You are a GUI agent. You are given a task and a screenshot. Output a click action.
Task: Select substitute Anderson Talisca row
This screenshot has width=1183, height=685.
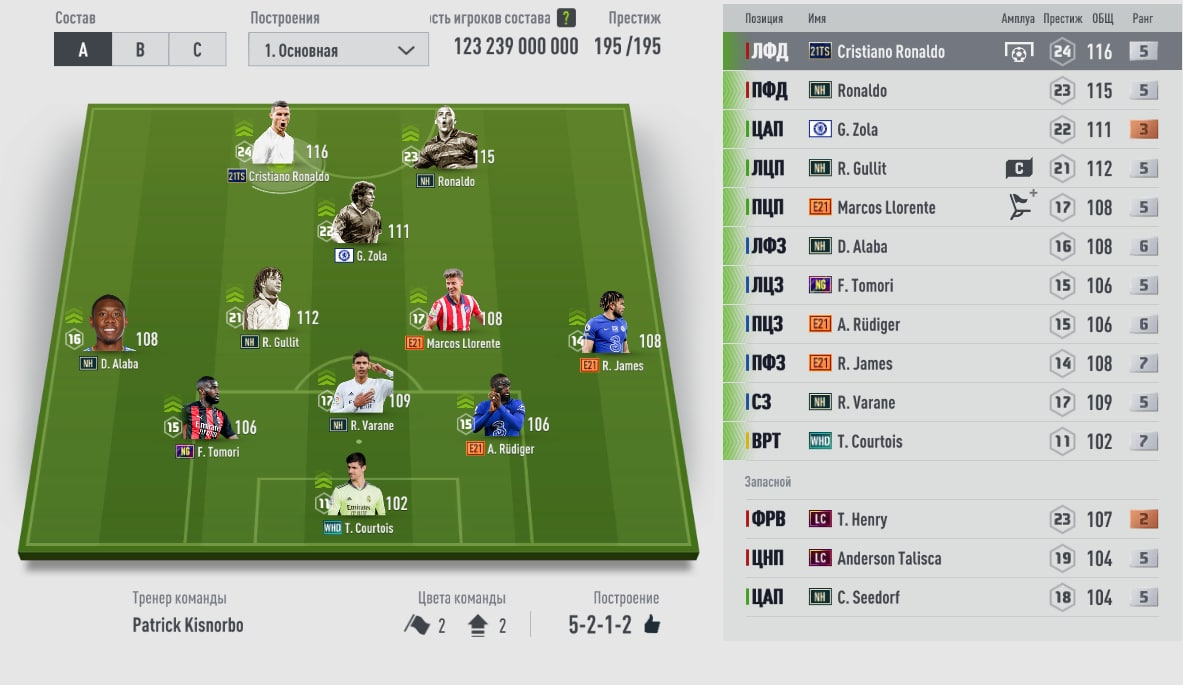[940, 559]
